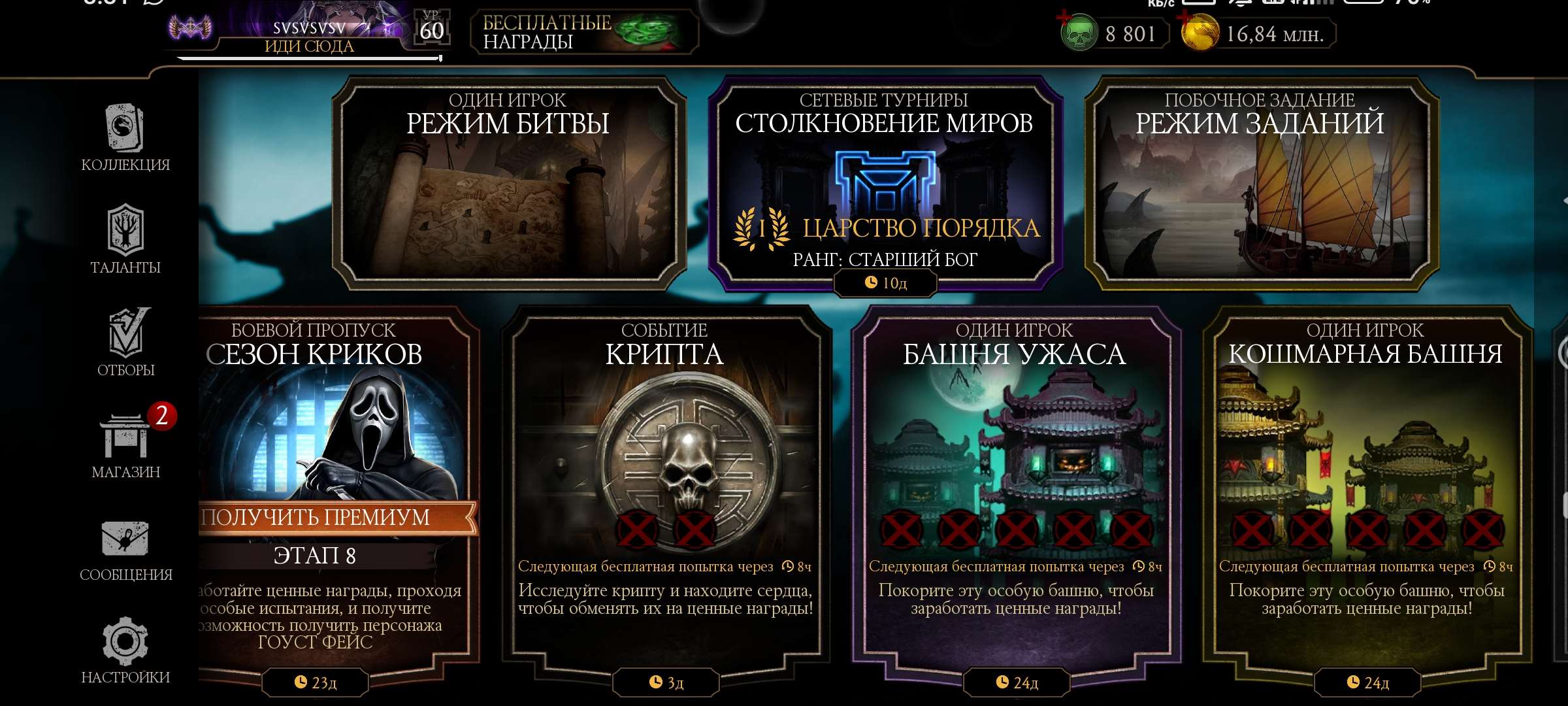Open the Коллекция card collection
The image size is (1568, 706).
pyautogui.click(x=125, y=138)
